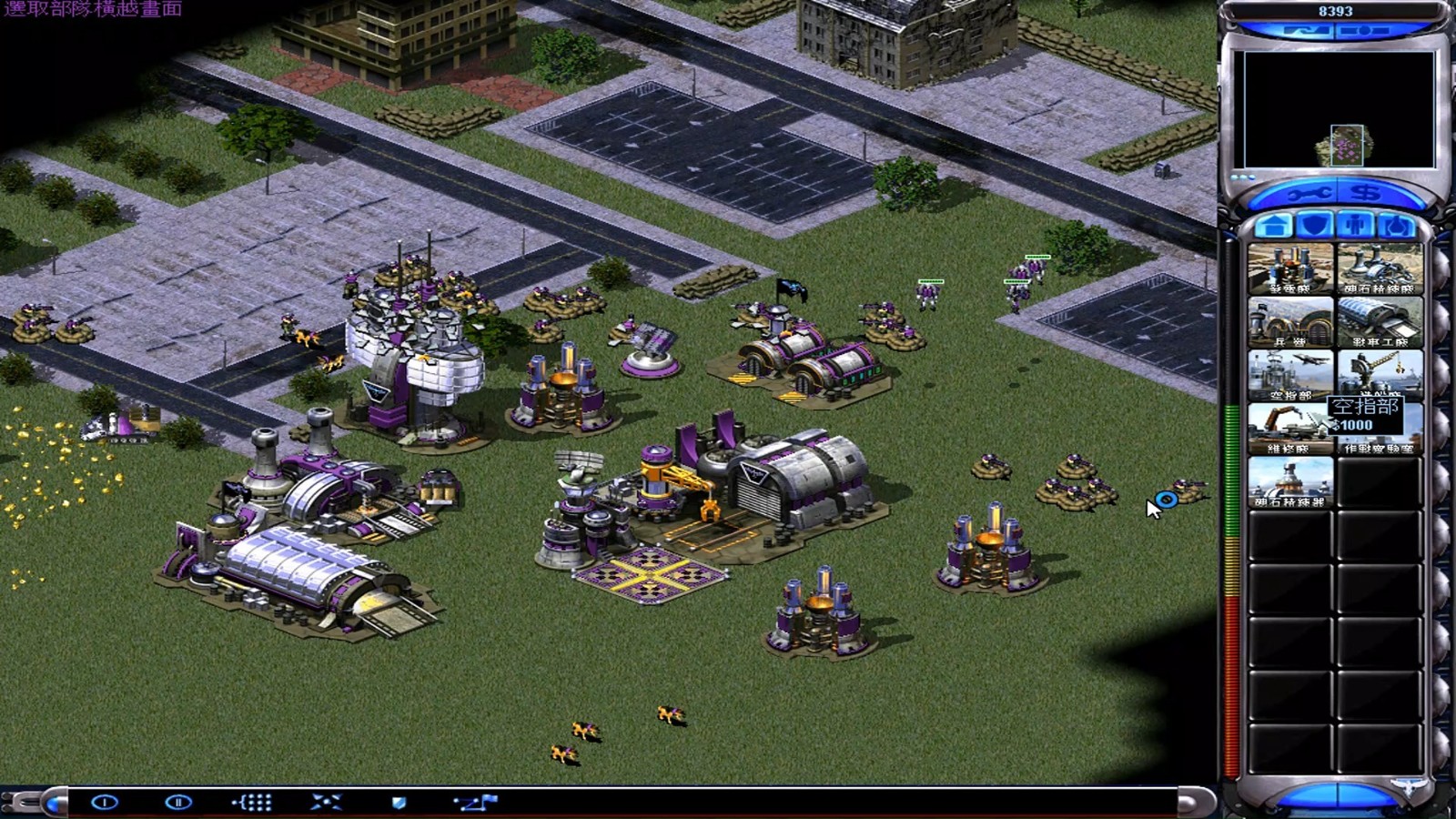The width and height of the screenshot is (1456, 819).
Task: Build the Service Depot from the sidebar
Action: (x=1290, y=429)
